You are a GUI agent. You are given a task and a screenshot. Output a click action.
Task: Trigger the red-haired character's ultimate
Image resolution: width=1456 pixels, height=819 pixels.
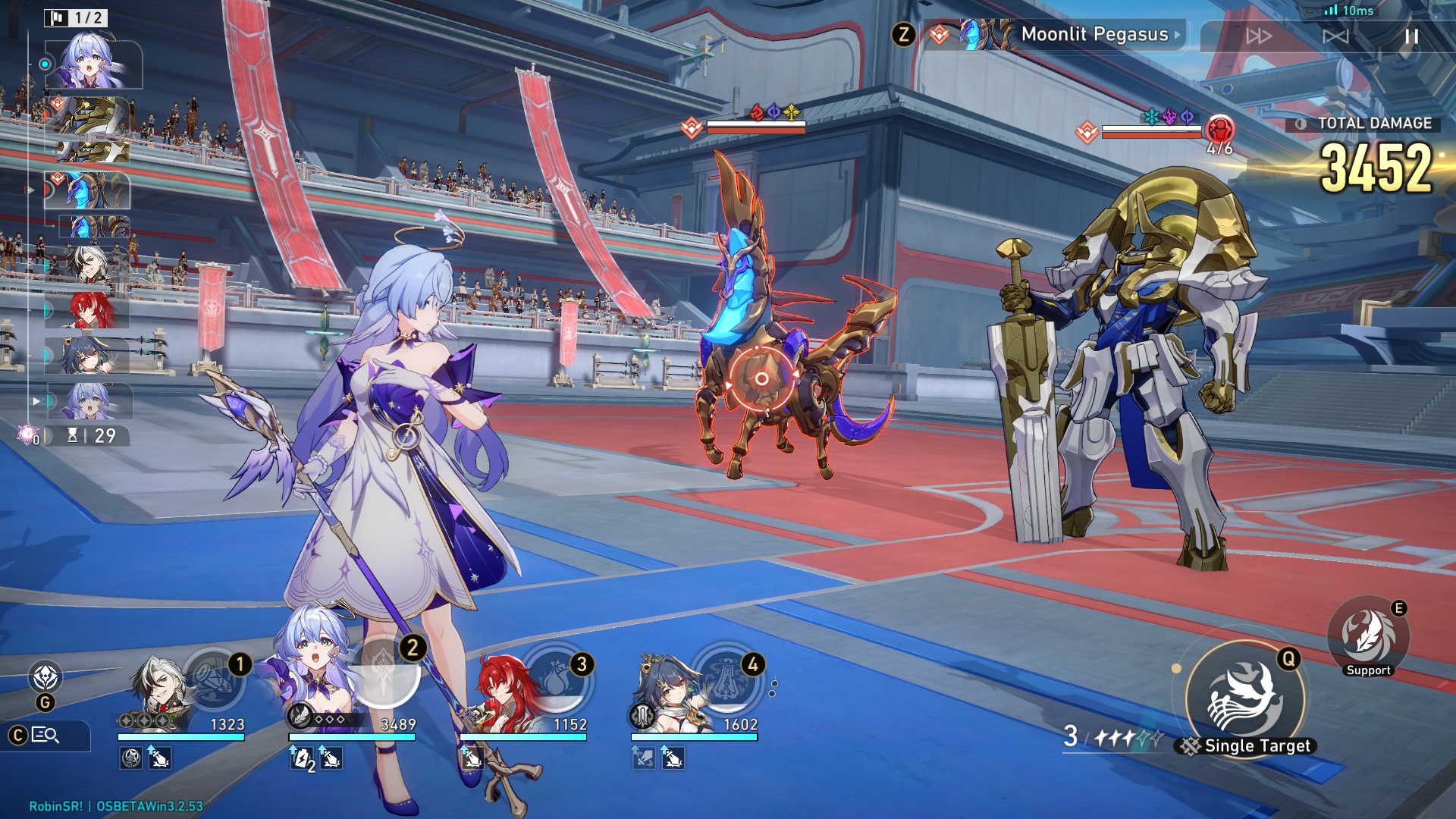pos(557,678)
